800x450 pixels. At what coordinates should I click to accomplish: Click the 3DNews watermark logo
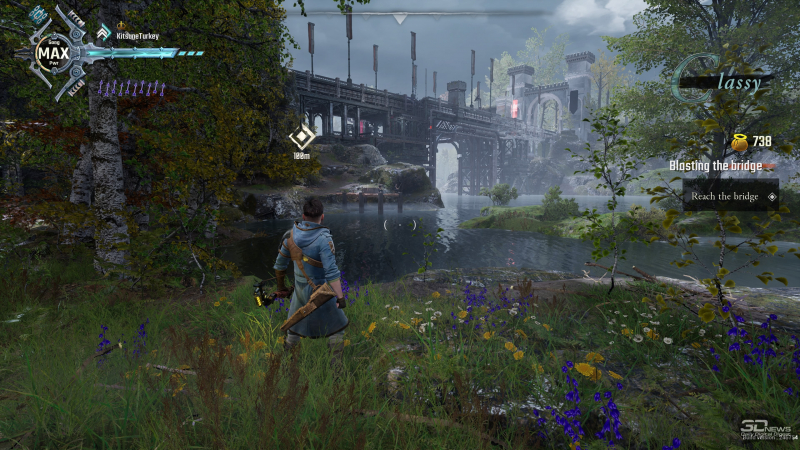tap(763, 428)
